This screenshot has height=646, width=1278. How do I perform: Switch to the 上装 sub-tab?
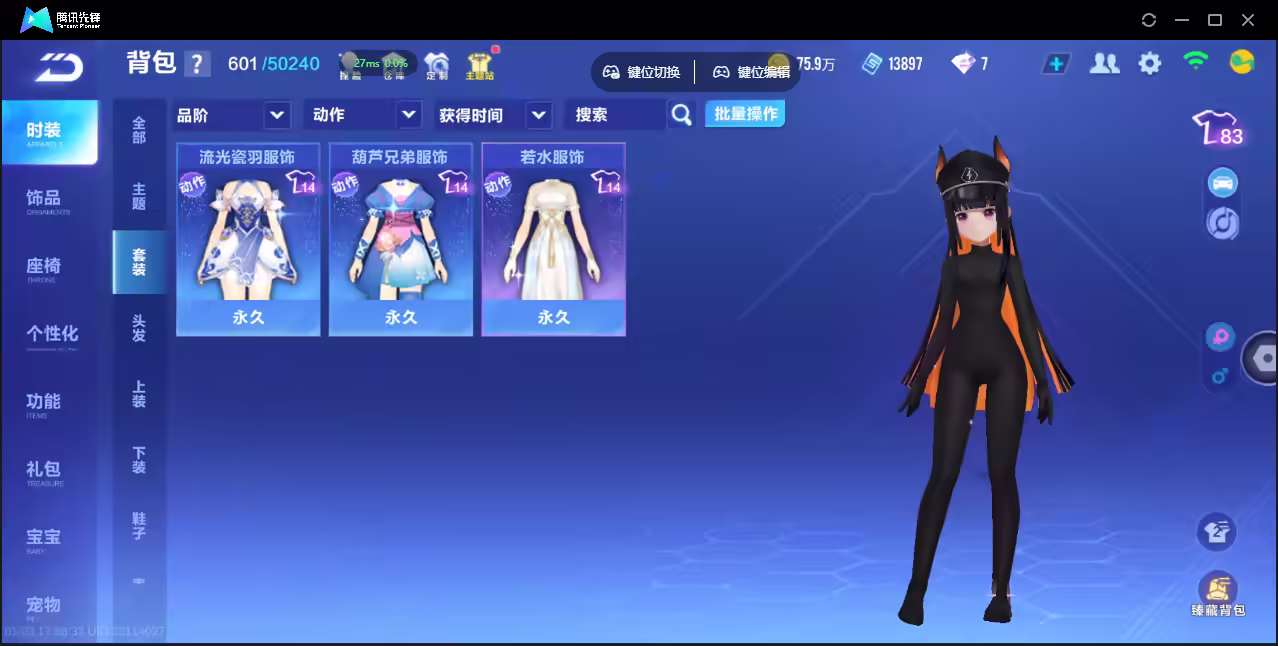(x=139, y=394)
